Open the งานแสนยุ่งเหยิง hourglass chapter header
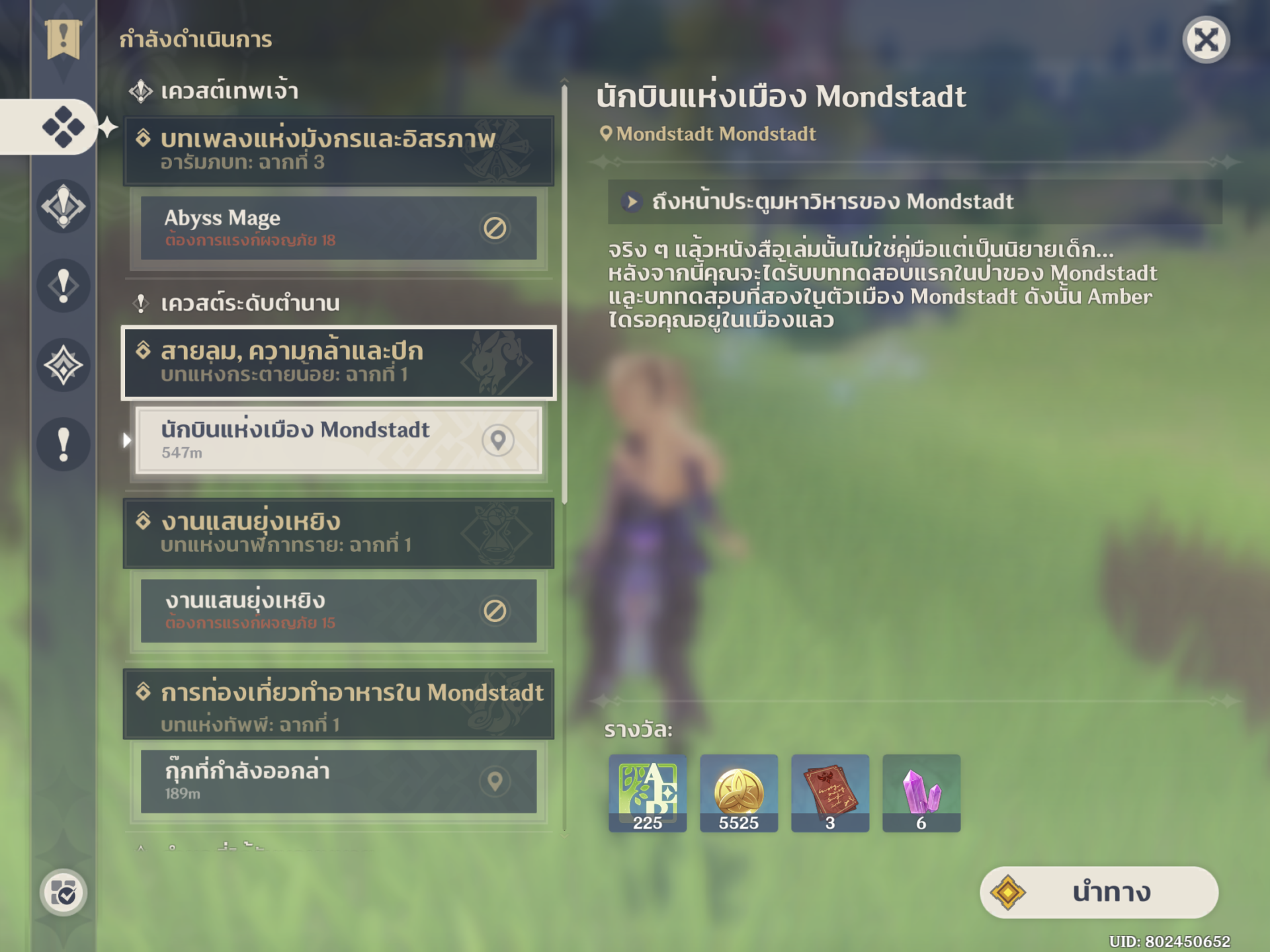Image resolution: width=1270 pixels, height=952 pixels. pyautogui.click(x=338, y=533)
